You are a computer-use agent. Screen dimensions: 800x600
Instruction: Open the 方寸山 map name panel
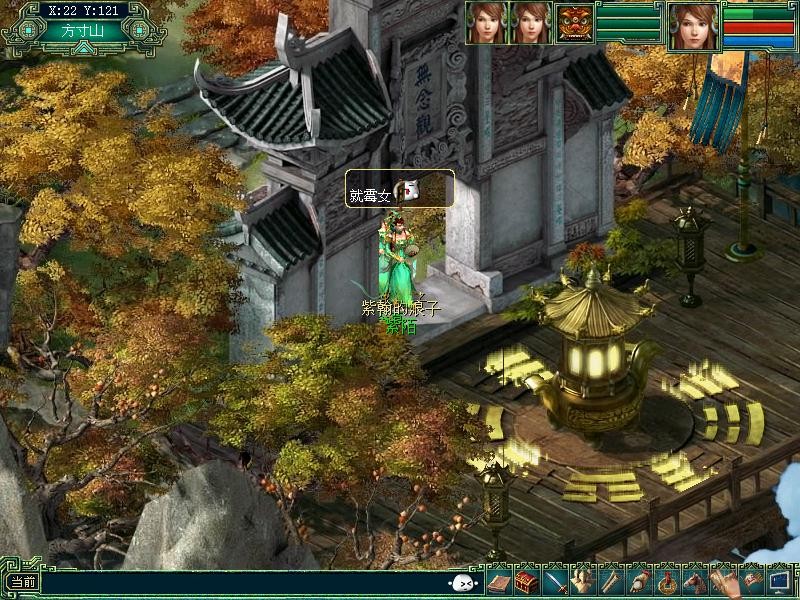pos(82,30)
